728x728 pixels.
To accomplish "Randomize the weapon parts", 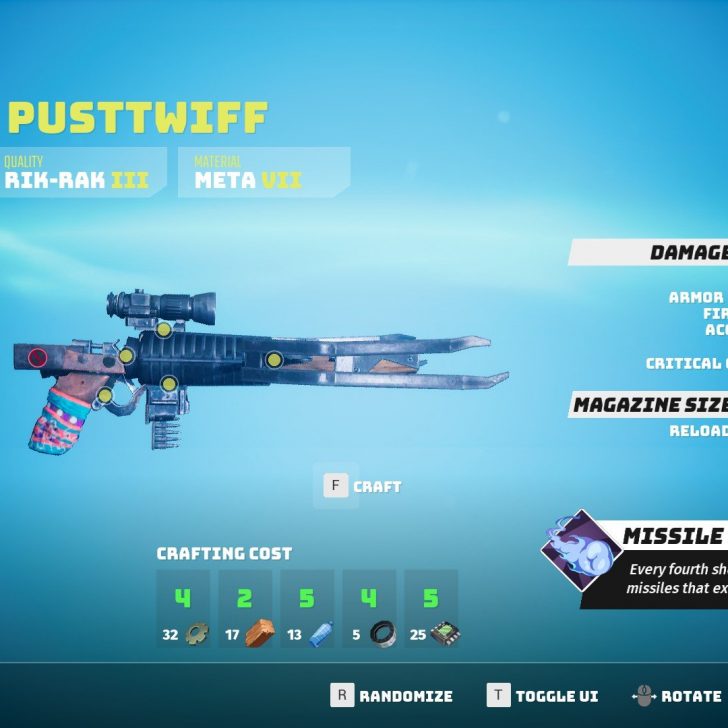I will (x=405, y=696).
